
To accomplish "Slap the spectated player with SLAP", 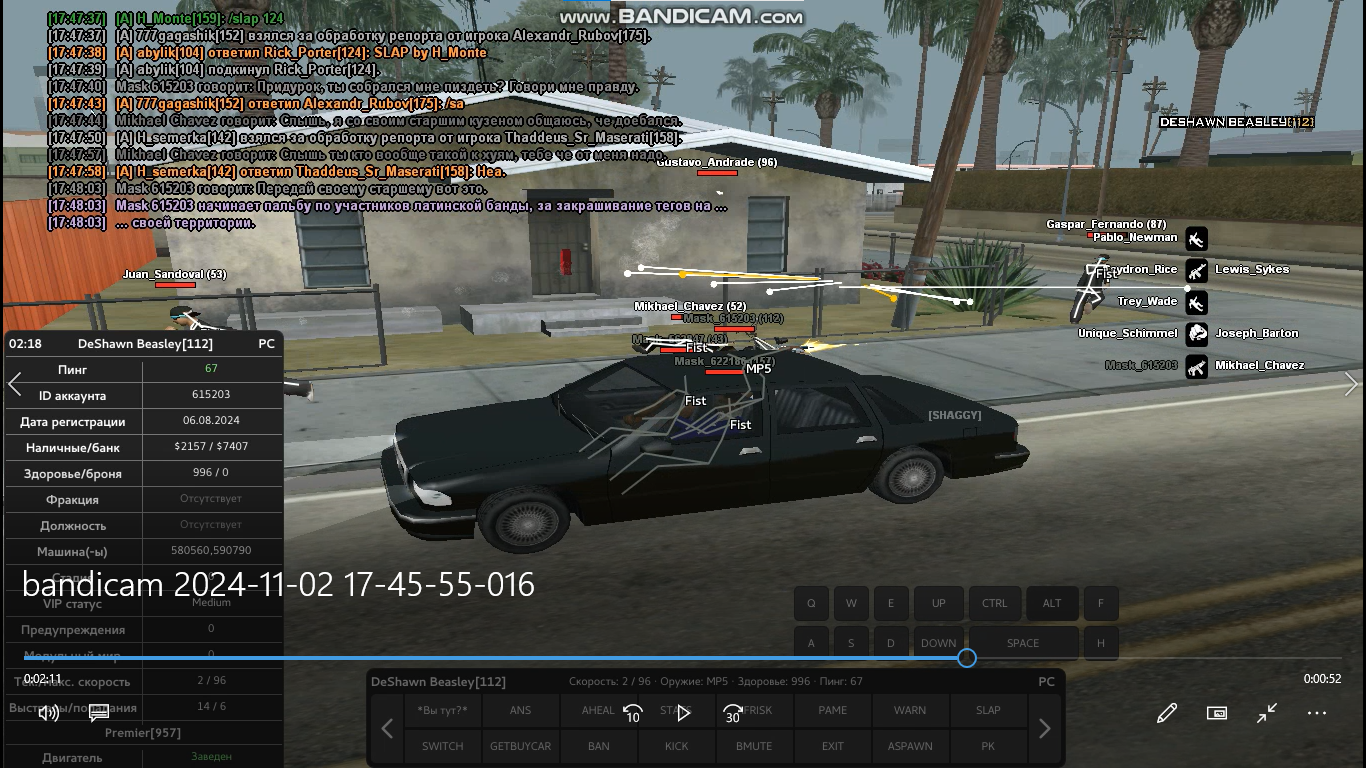I will tap(988, 710).
